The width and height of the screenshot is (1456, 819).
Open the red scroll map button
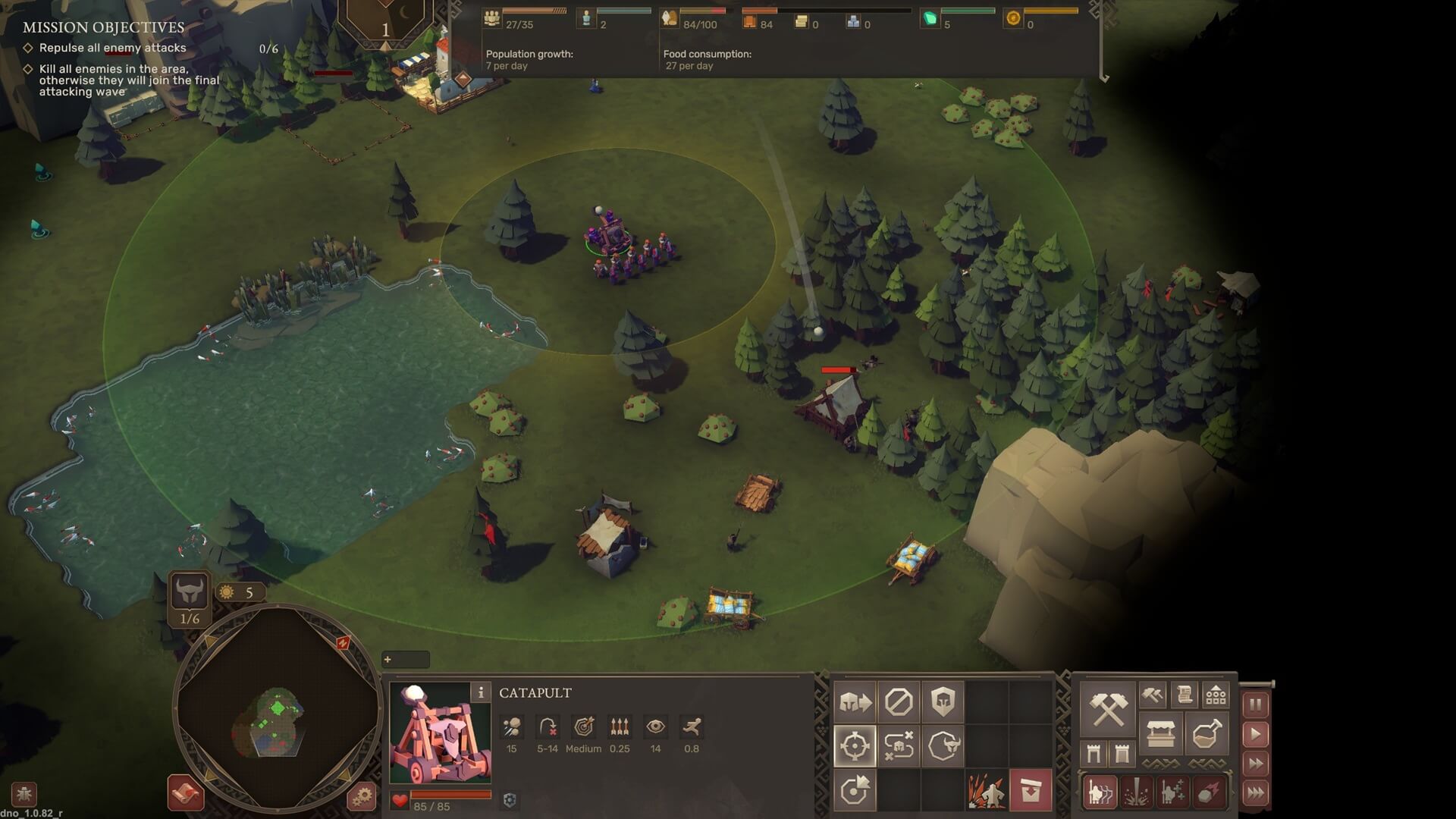pyautogui.click(x=185, y=793)
